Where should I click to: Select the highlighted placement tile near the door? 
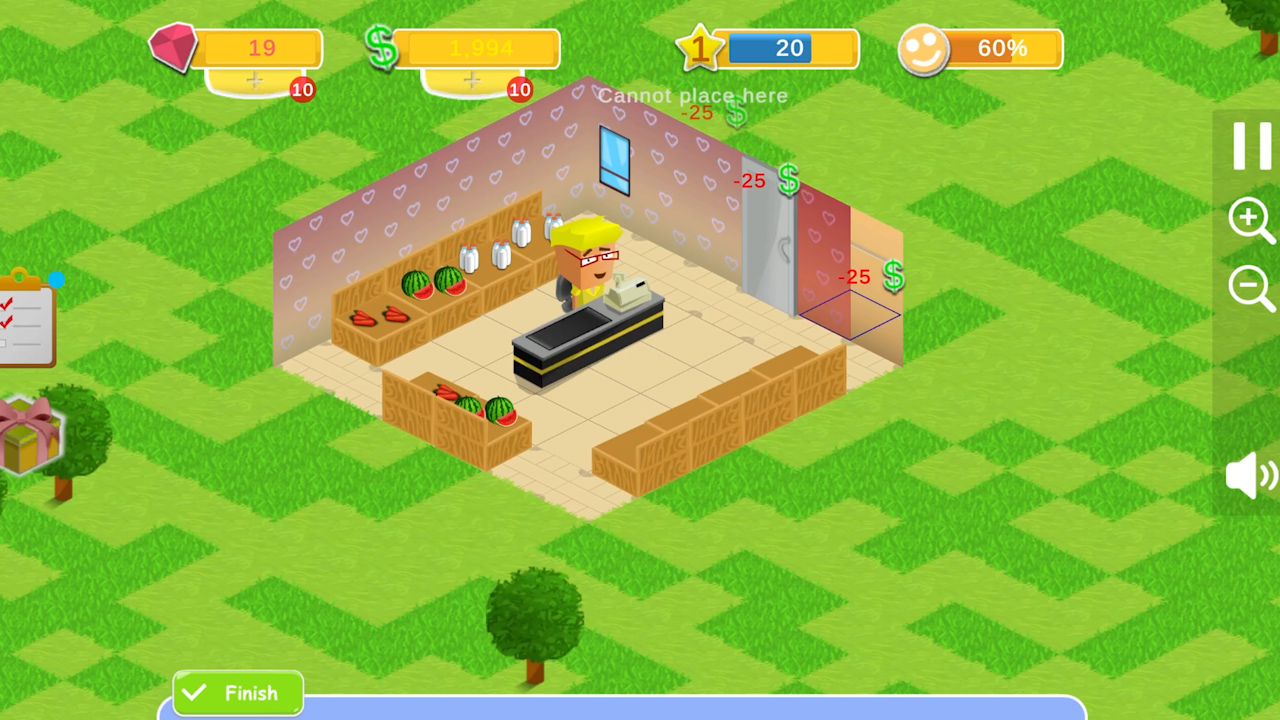[x=850, y=315]
